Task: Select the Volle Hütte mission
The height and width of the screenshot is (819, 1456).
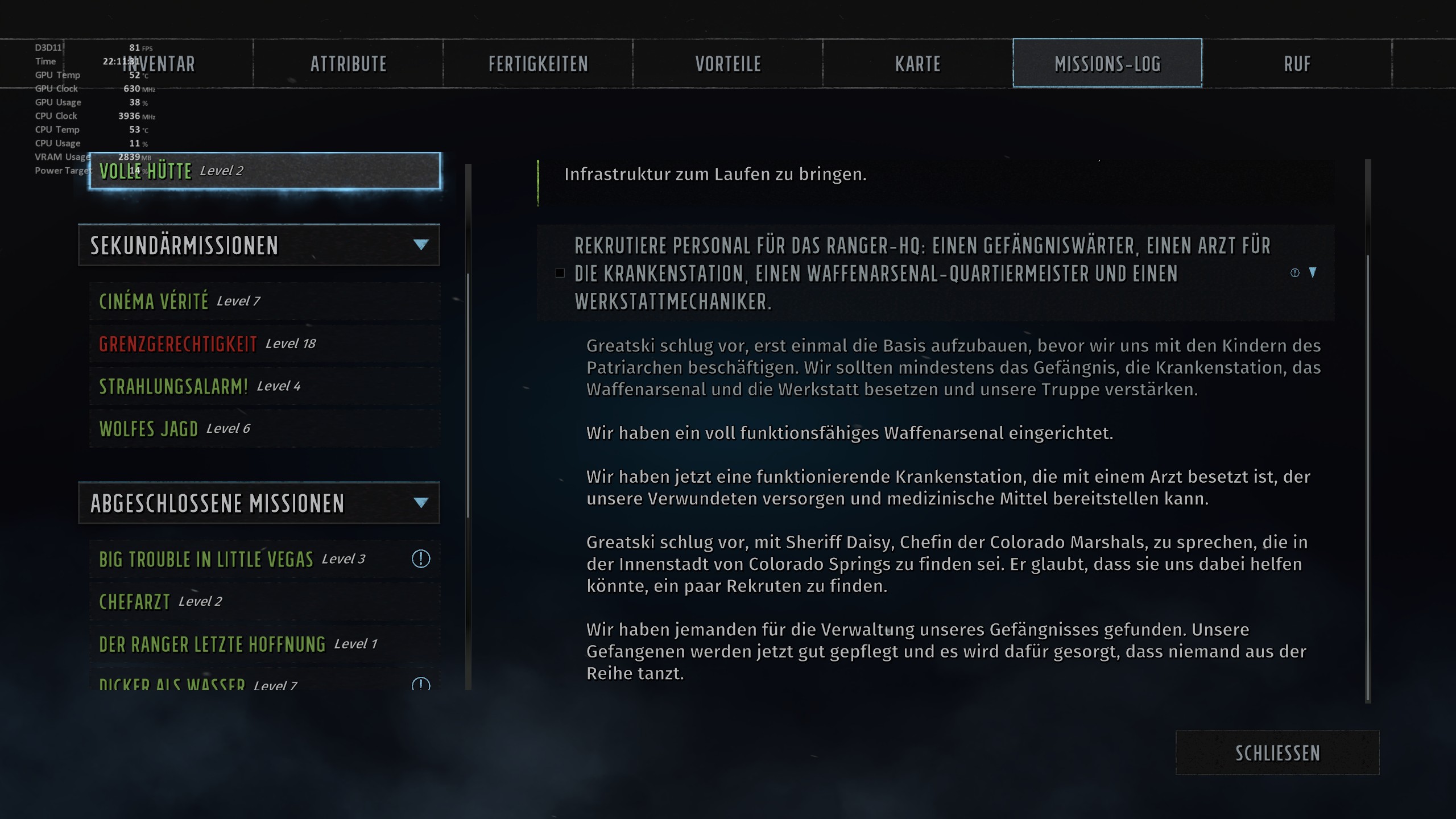Action: pos(262,171)
